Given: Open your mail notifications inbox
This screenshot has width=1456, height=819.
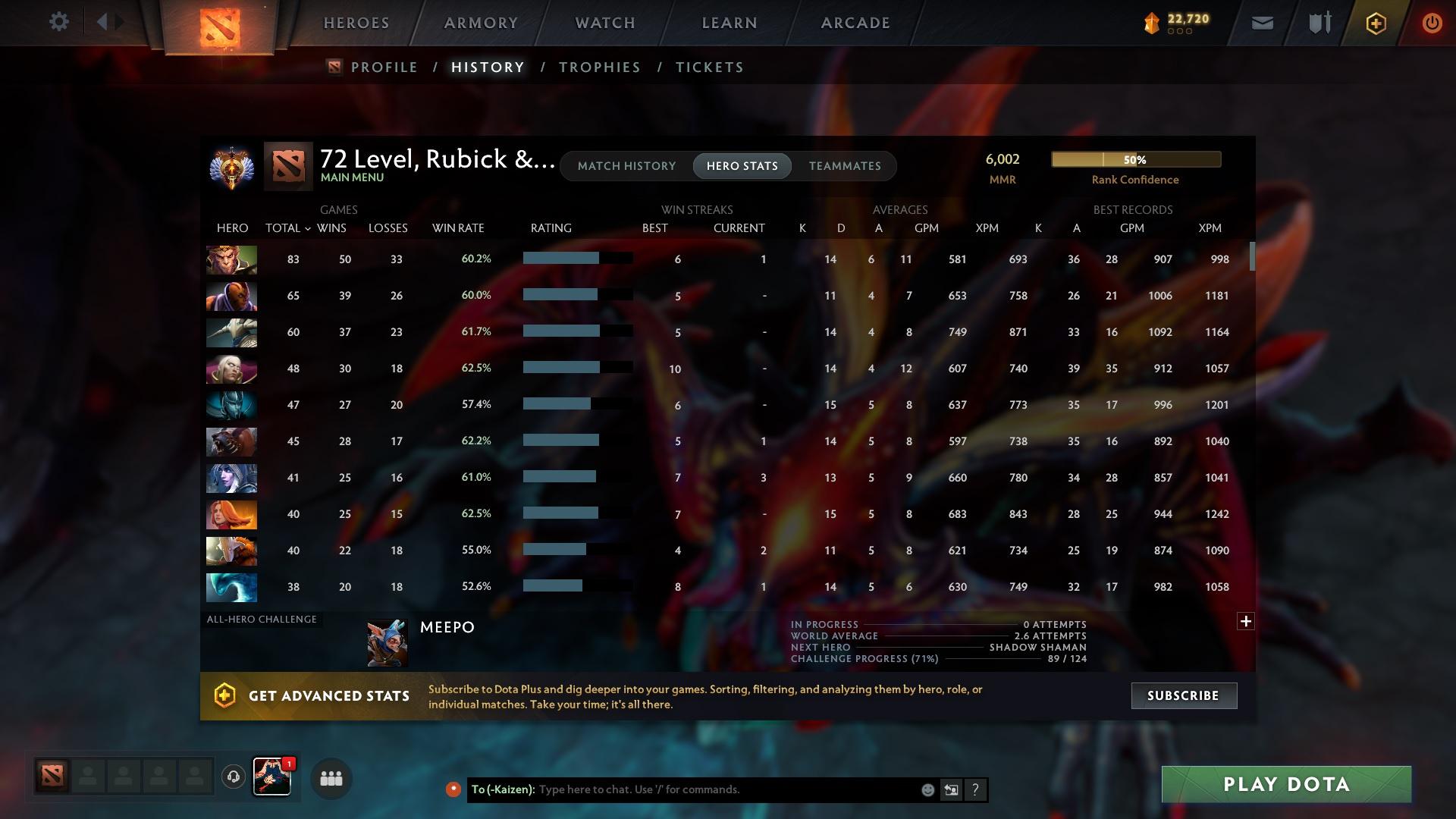Looking at the screenshot, I should point(1262,23).
